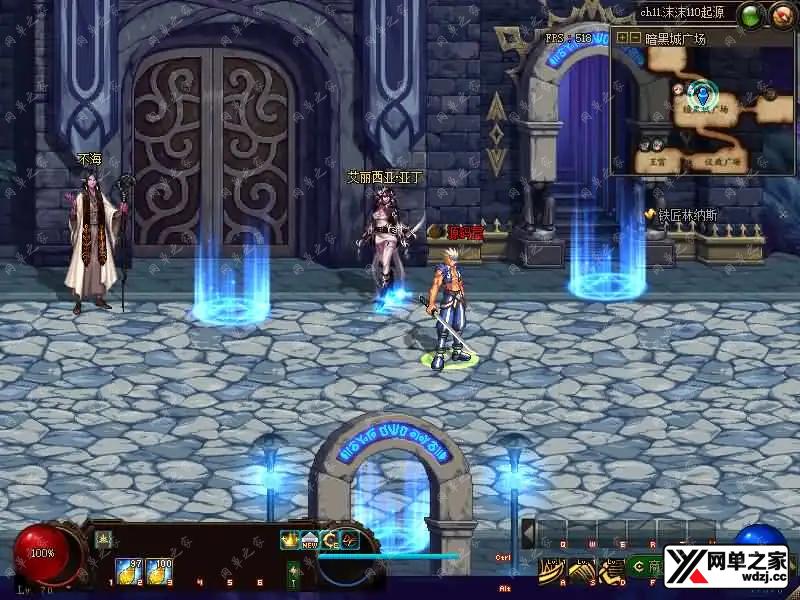Click the green button on hotkey F

[638, 568]
